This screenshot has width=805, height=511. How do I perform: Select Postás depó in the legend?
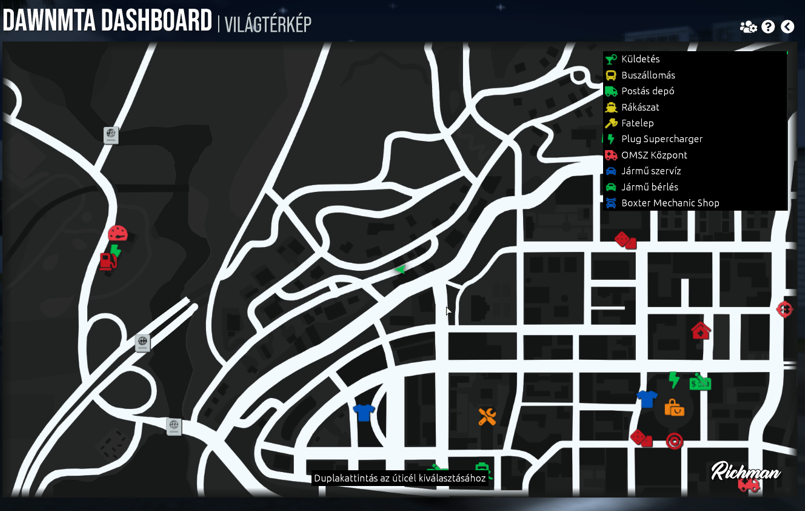(x=647, y=91)
